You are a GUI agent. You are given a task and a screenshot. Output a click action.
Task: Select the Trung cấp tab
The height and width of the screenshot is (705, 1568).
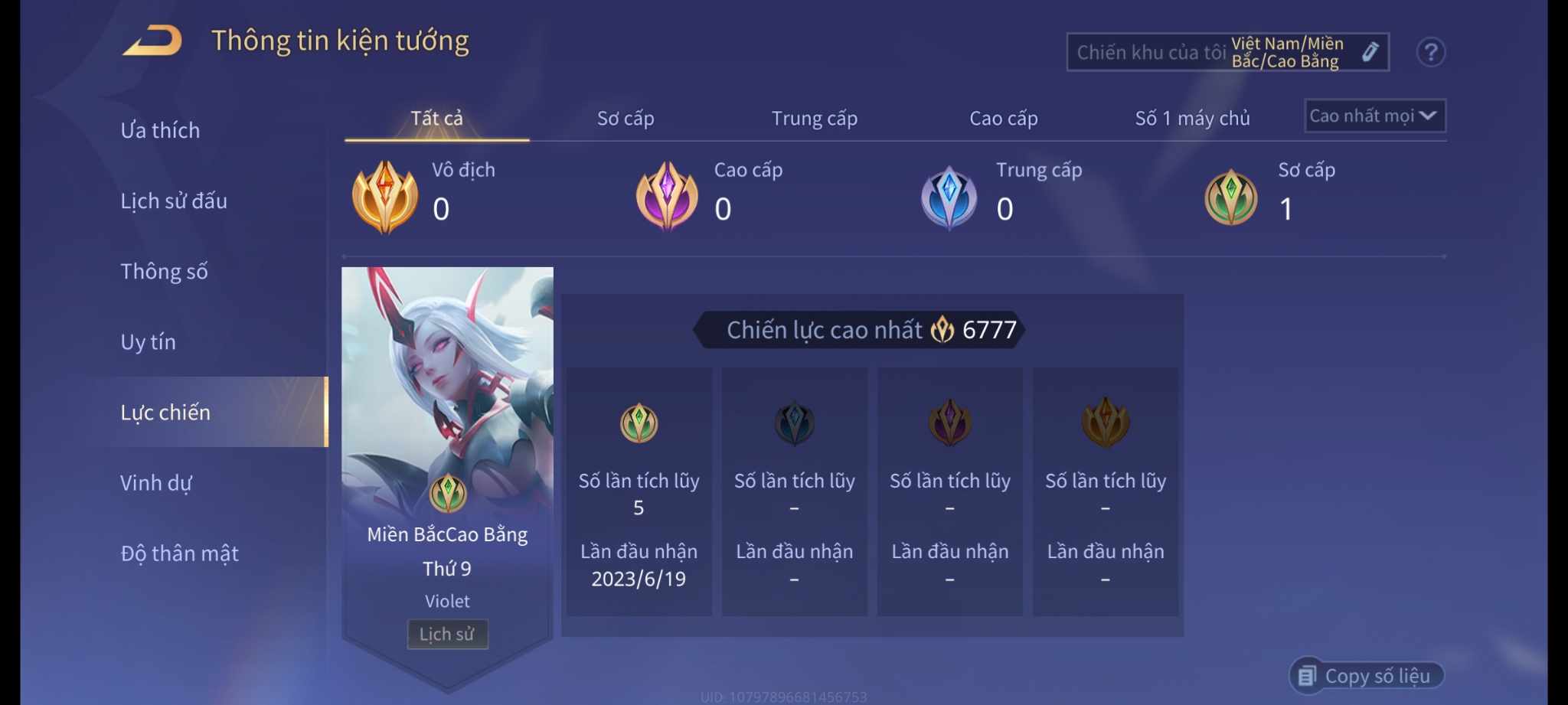(x=814, y=119)
